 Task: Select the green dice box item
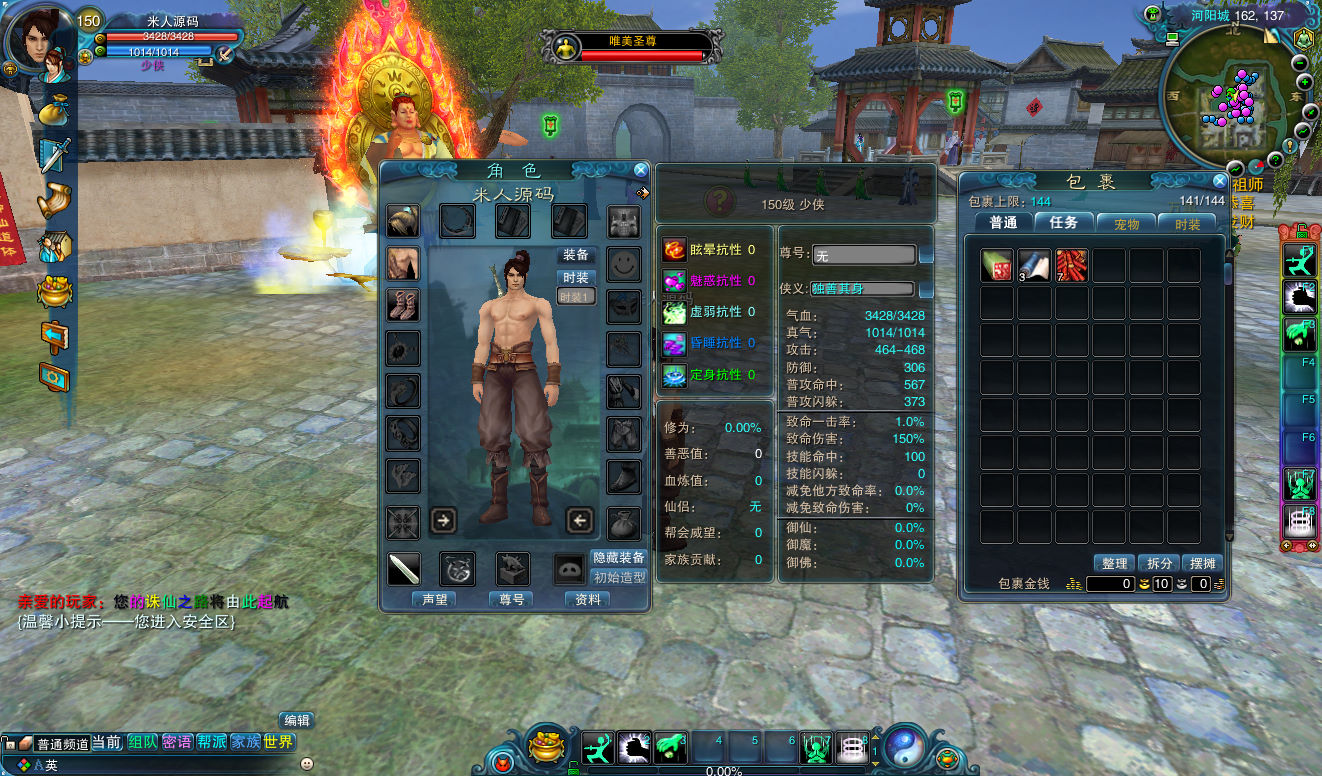point(997,266)
